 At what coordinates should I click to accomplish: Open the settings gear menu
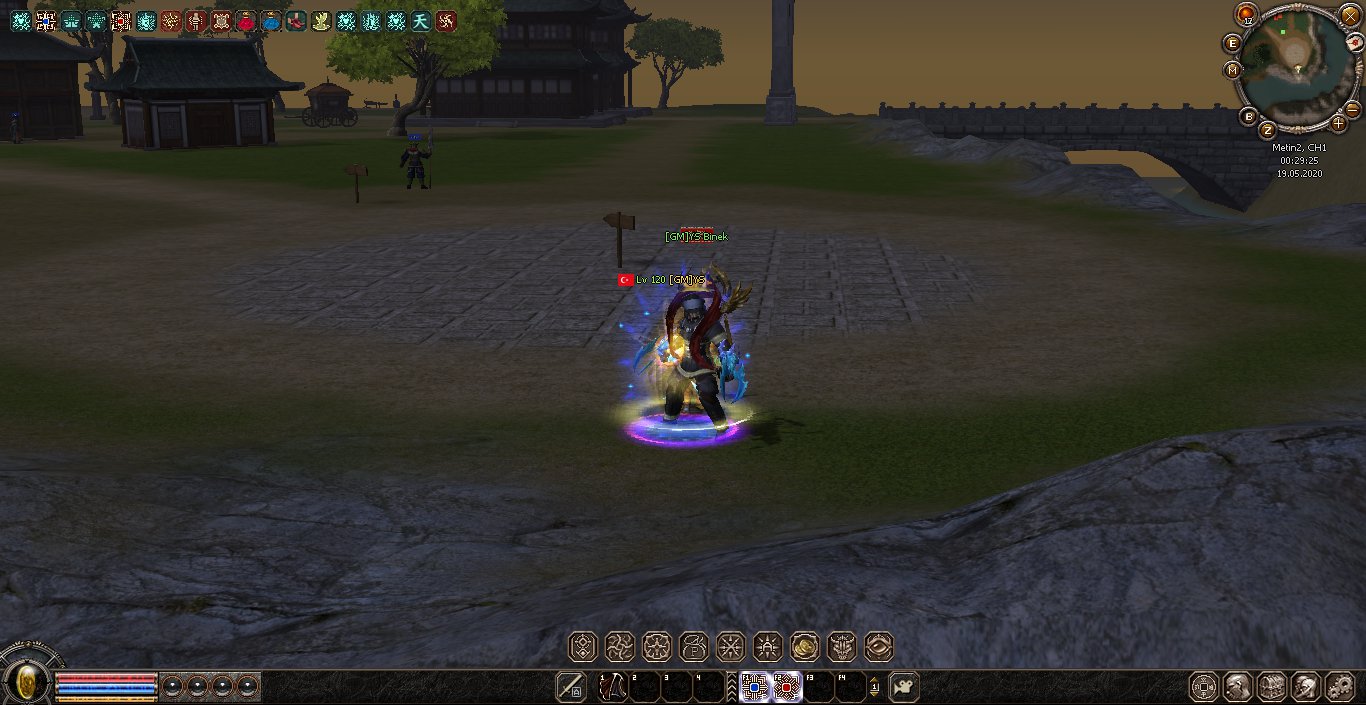(x=1339, y=687)
